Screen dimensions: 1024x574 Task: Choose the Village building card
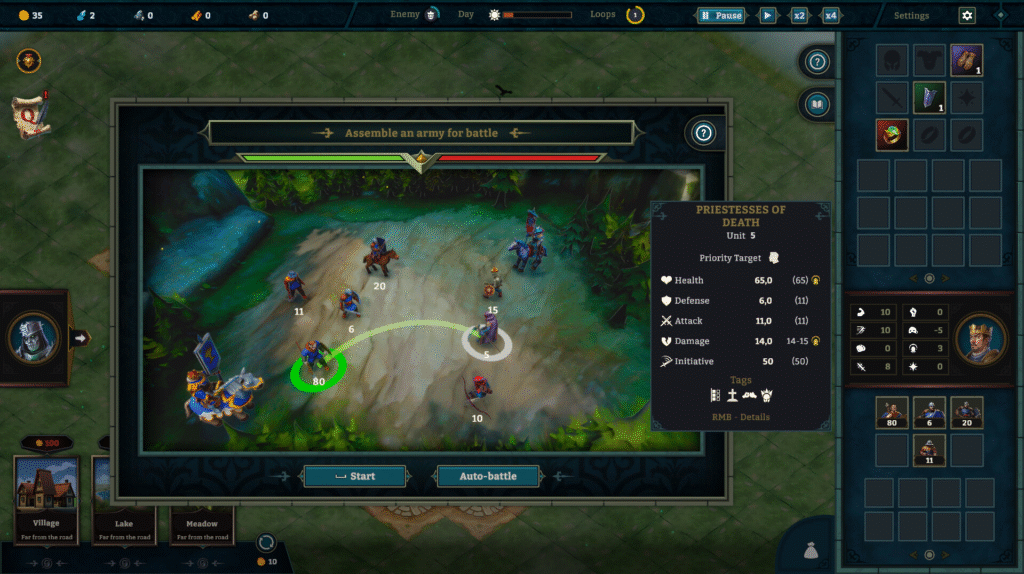(46, 496)
